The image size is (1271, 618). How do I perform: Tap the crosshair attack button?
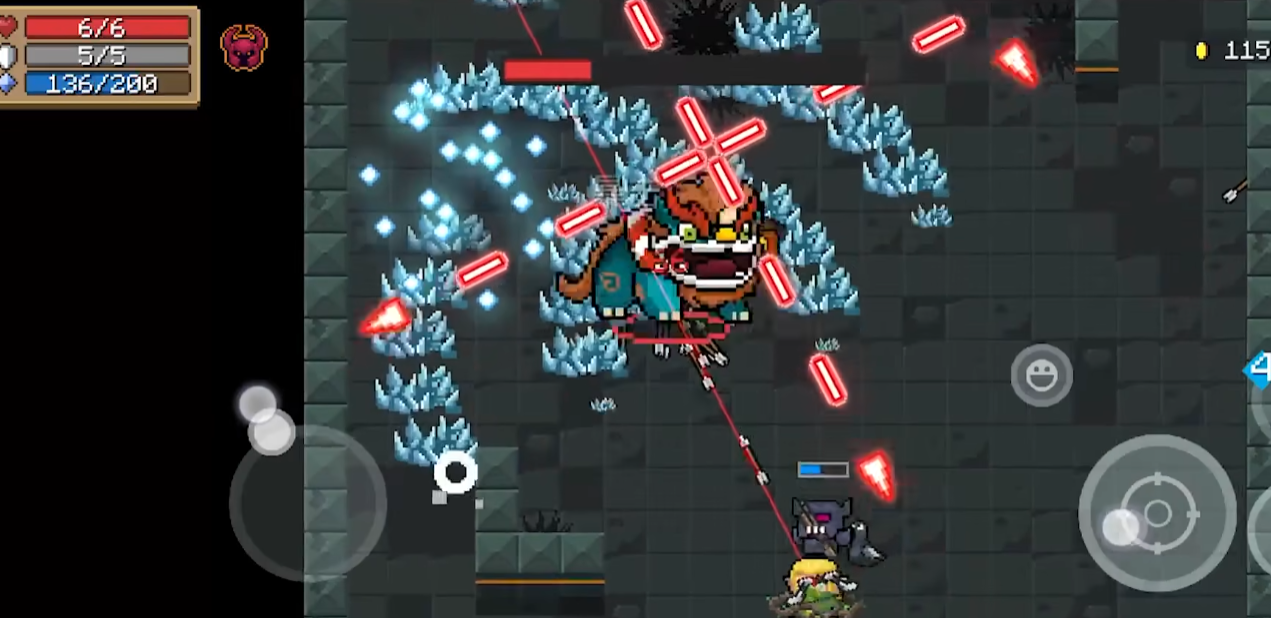[1157, 513]
